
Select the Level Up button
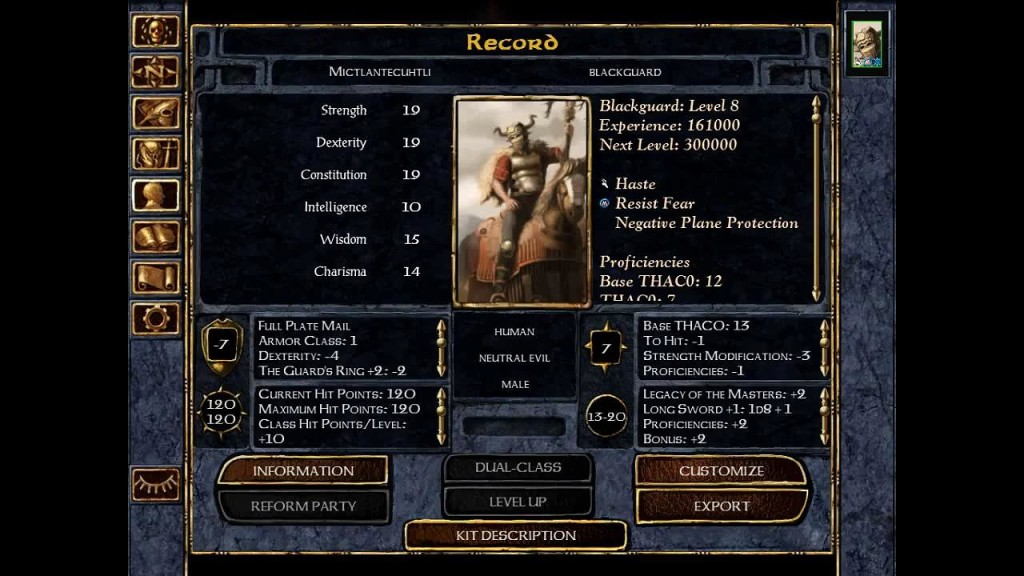coord(517,501)
